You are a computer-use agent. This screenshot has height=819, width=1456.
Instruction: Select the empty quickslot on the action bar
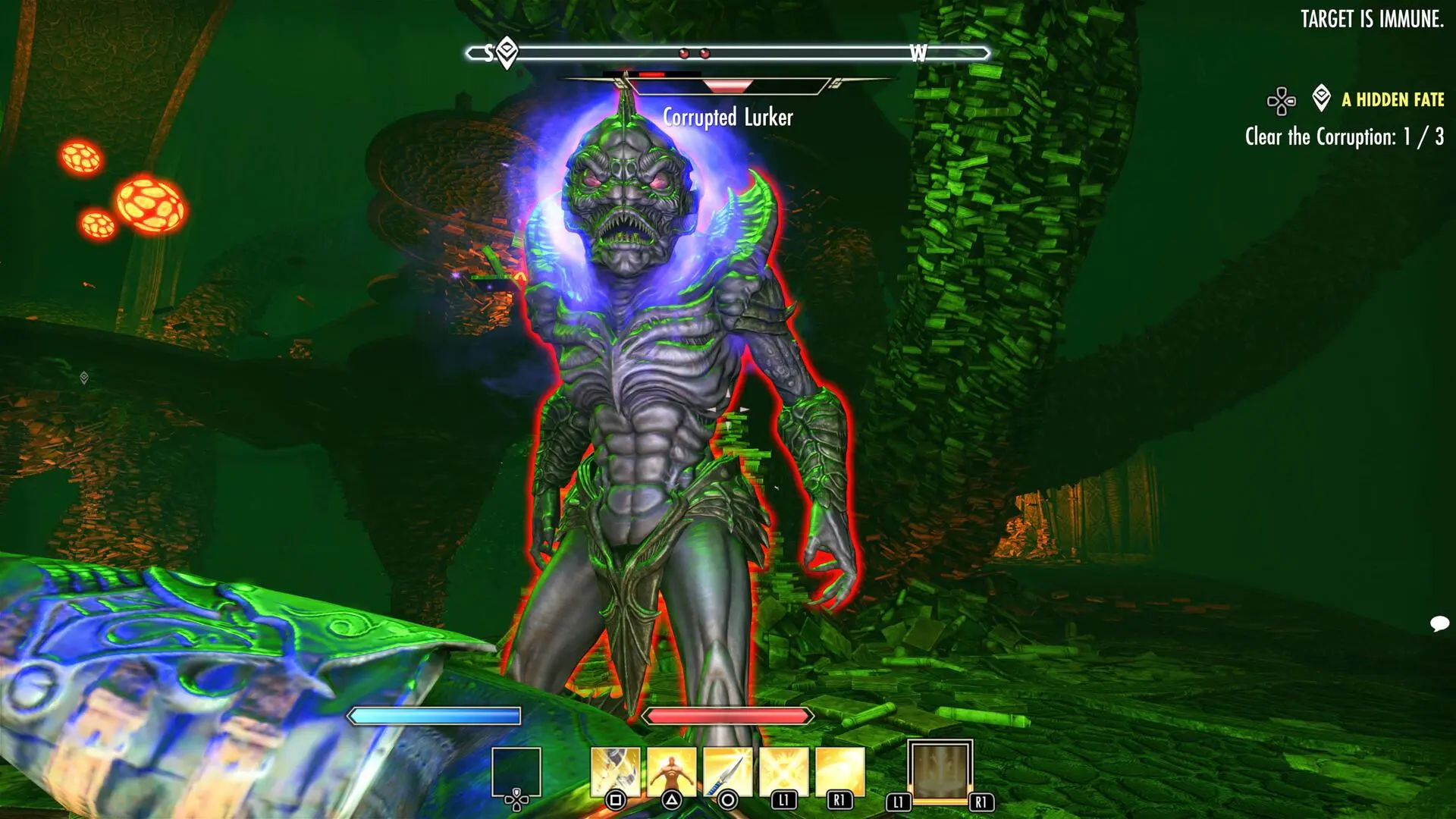(x=516, y=772)
